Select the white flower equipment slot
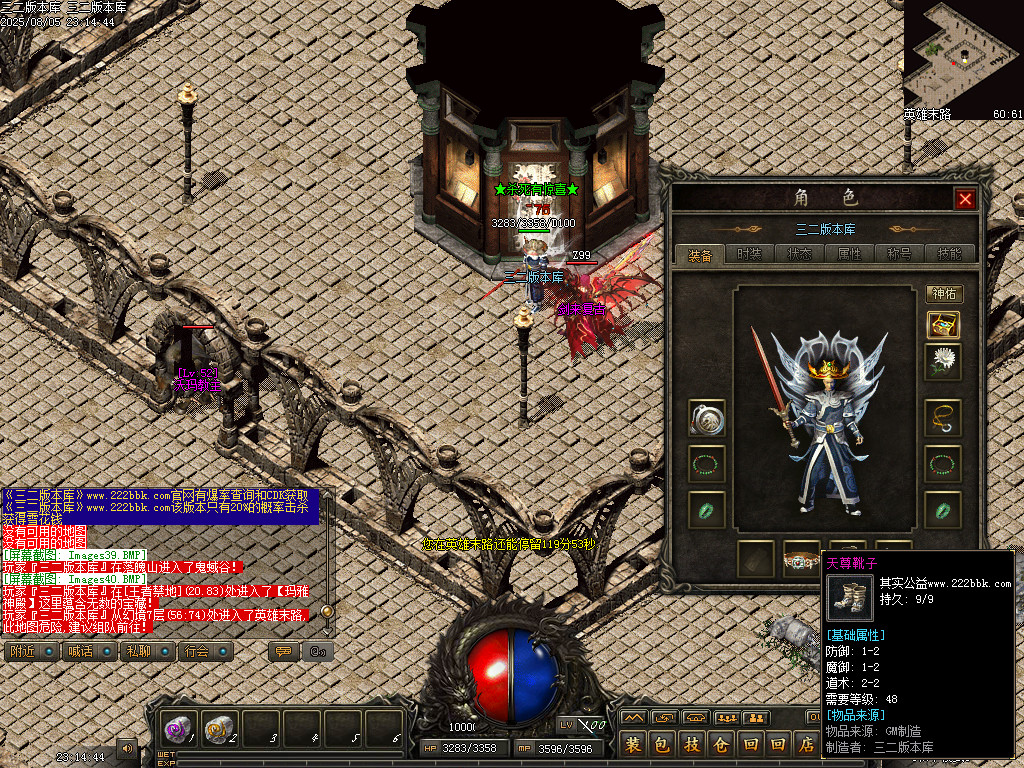The height and width of the screenshot is (768, 1024). click(943, 362)
